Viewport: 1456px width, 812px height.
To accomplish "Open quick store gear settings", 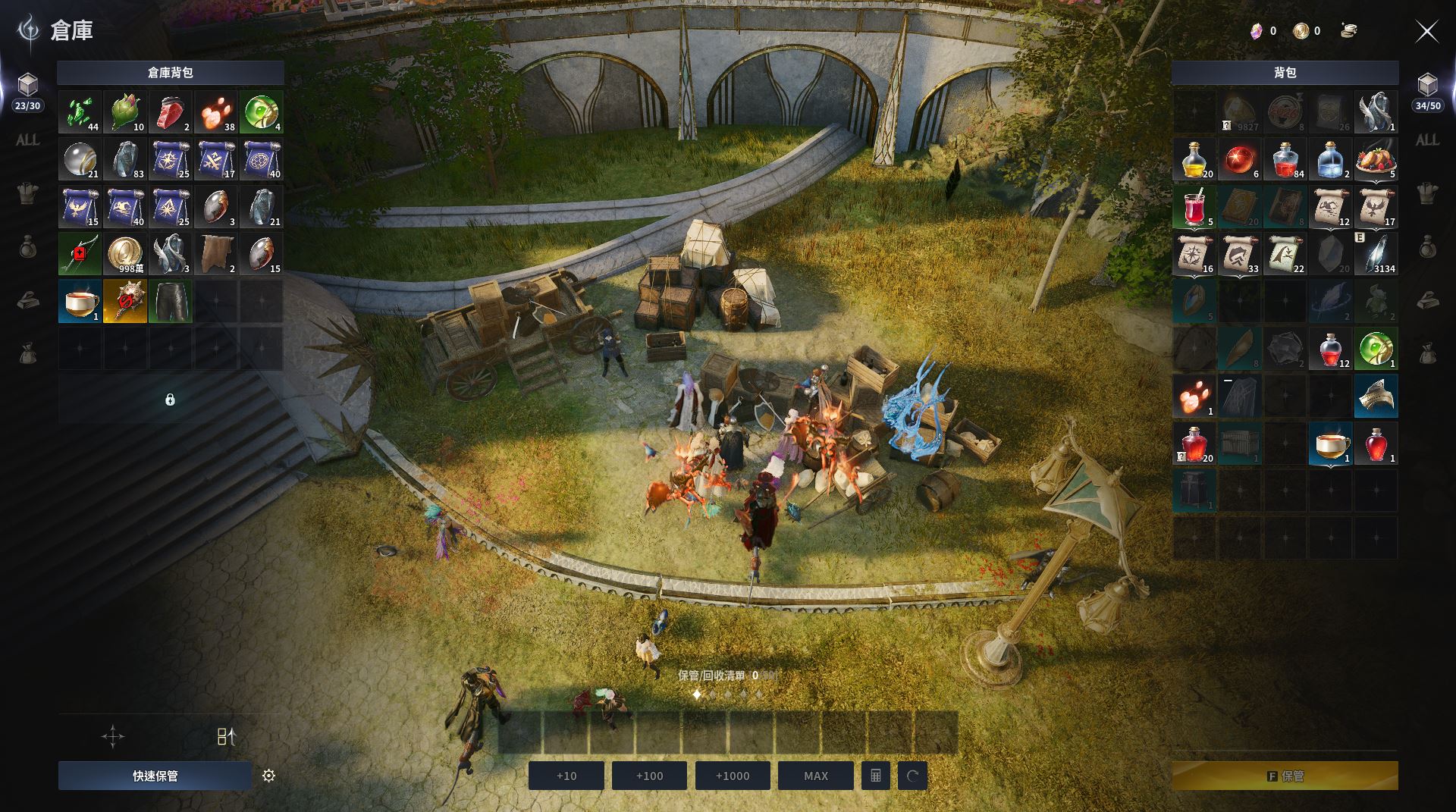I will [268, 776].
